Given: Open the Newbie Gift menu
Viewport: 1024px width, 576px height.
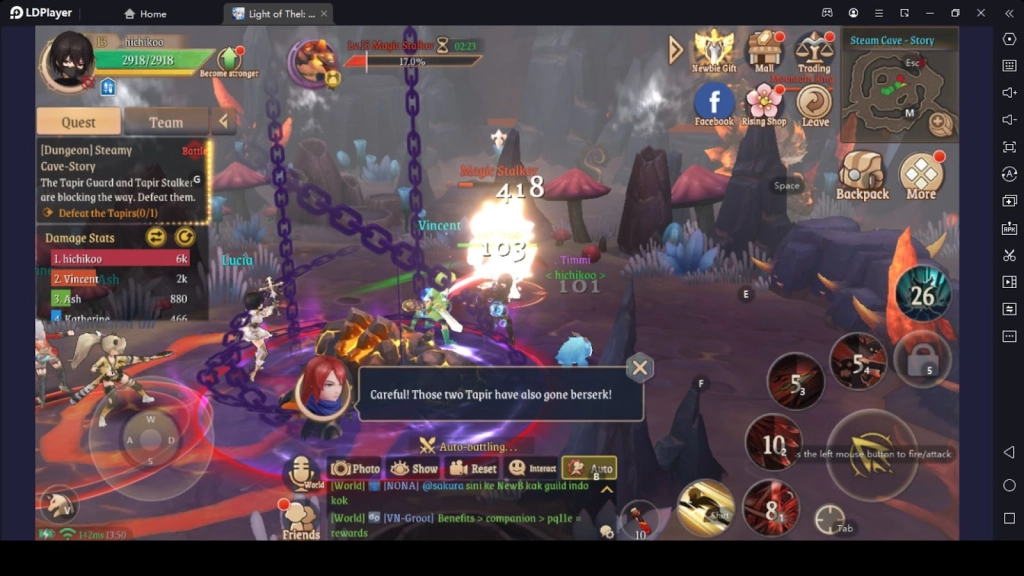Looking at the screenshot, I should pyautogui.click(x=713, y=50).
